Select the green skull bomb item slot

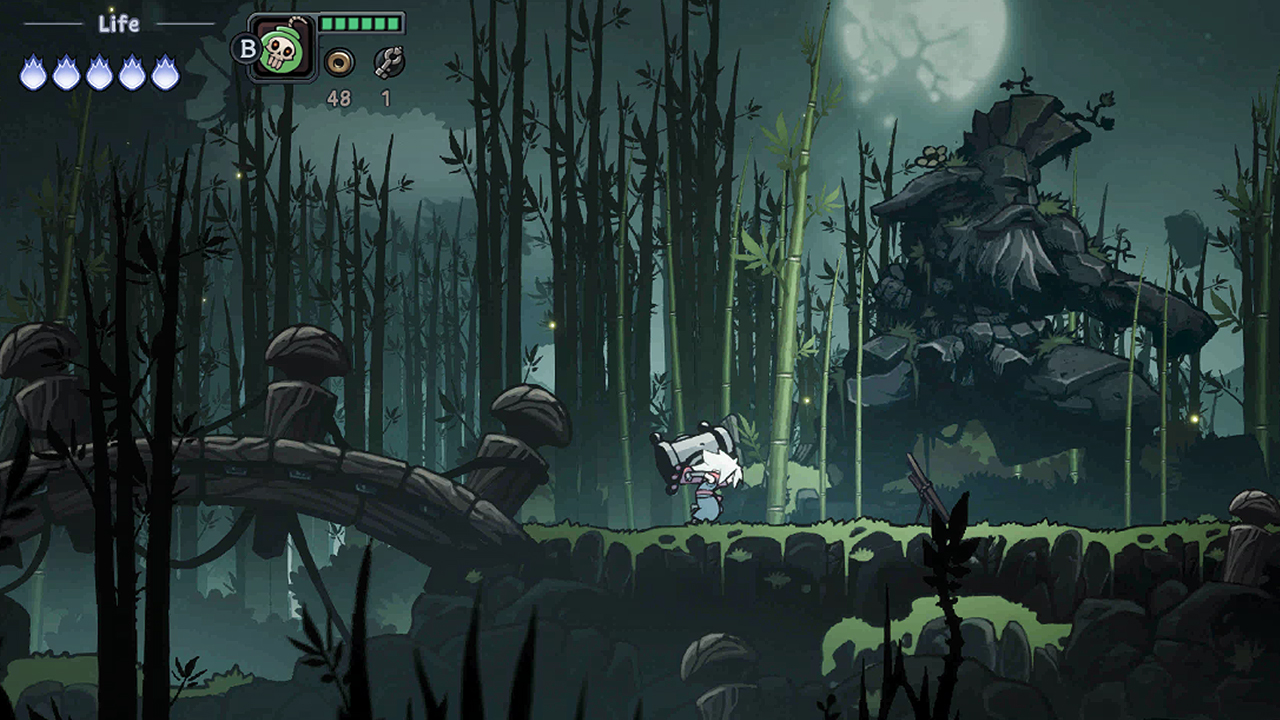tap(281, 48)
